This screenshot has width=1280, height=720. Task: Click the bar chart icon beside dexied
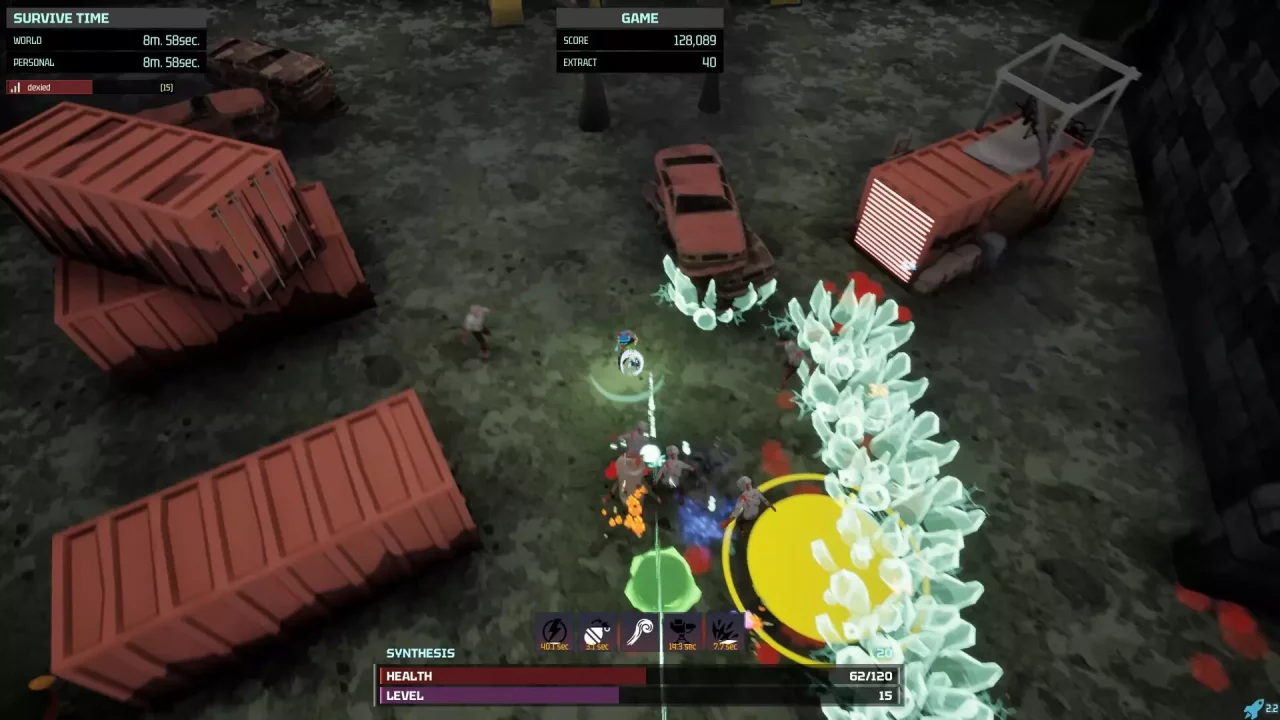(16, 87)
